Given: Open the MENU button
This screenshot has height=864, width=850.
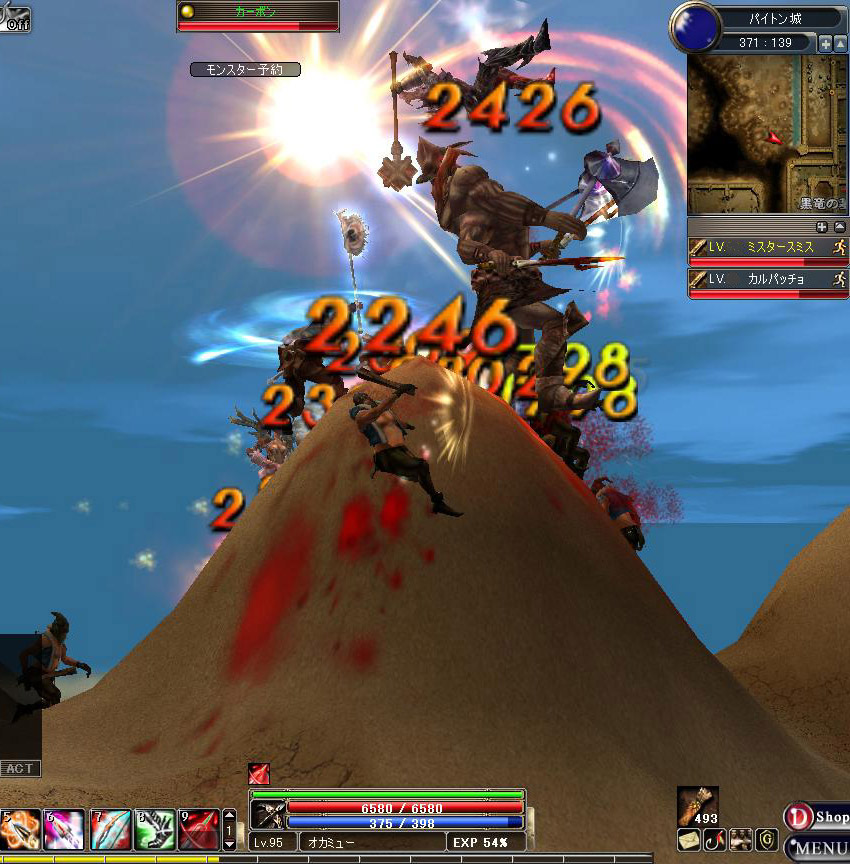Looking at the screenshot, I should point(817,849).
